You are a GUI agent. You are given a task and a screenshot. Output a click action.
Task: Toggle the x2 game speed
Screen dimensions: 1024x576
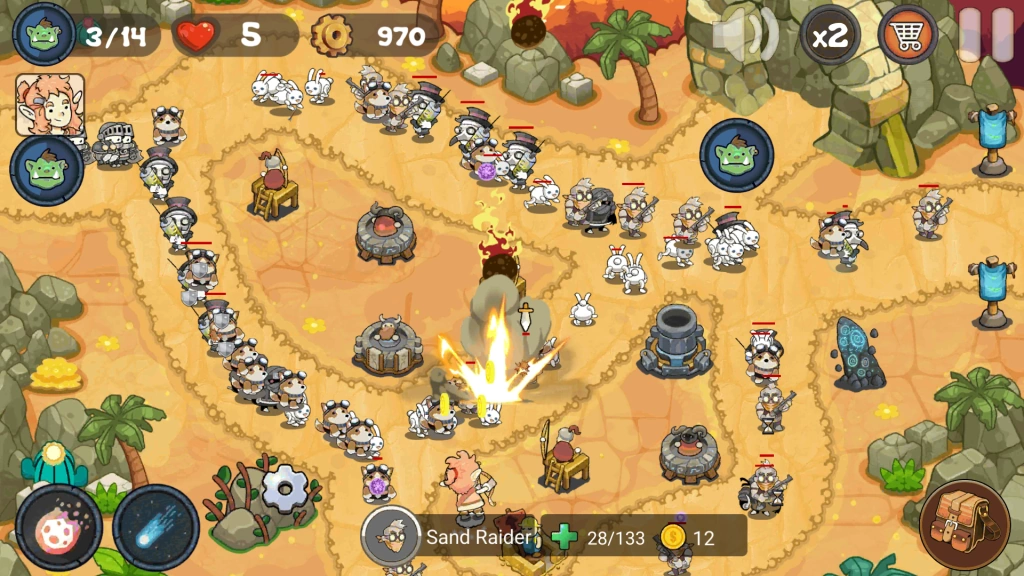(830, 36)
